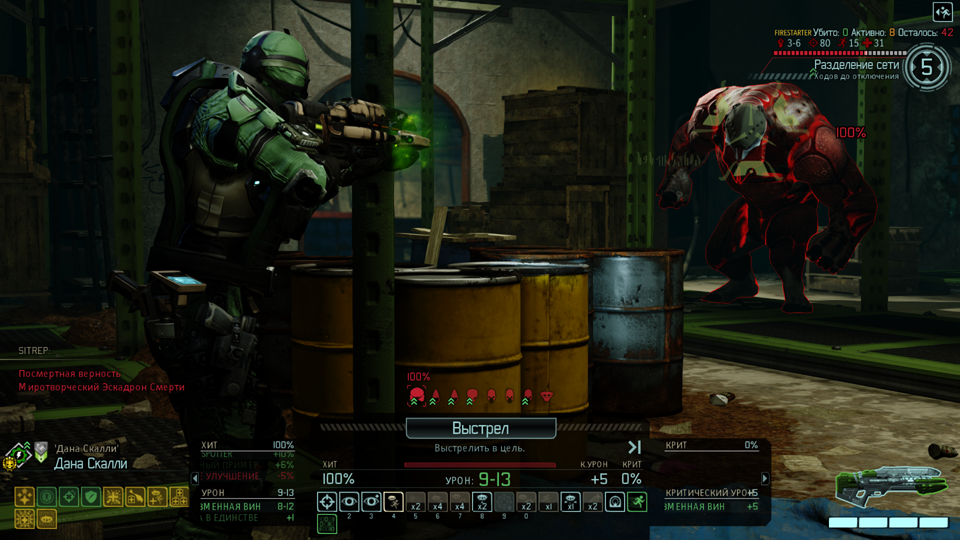Use the green running figure ability
The width and height of the screenshot is (960, 540).
coord(637,502)
